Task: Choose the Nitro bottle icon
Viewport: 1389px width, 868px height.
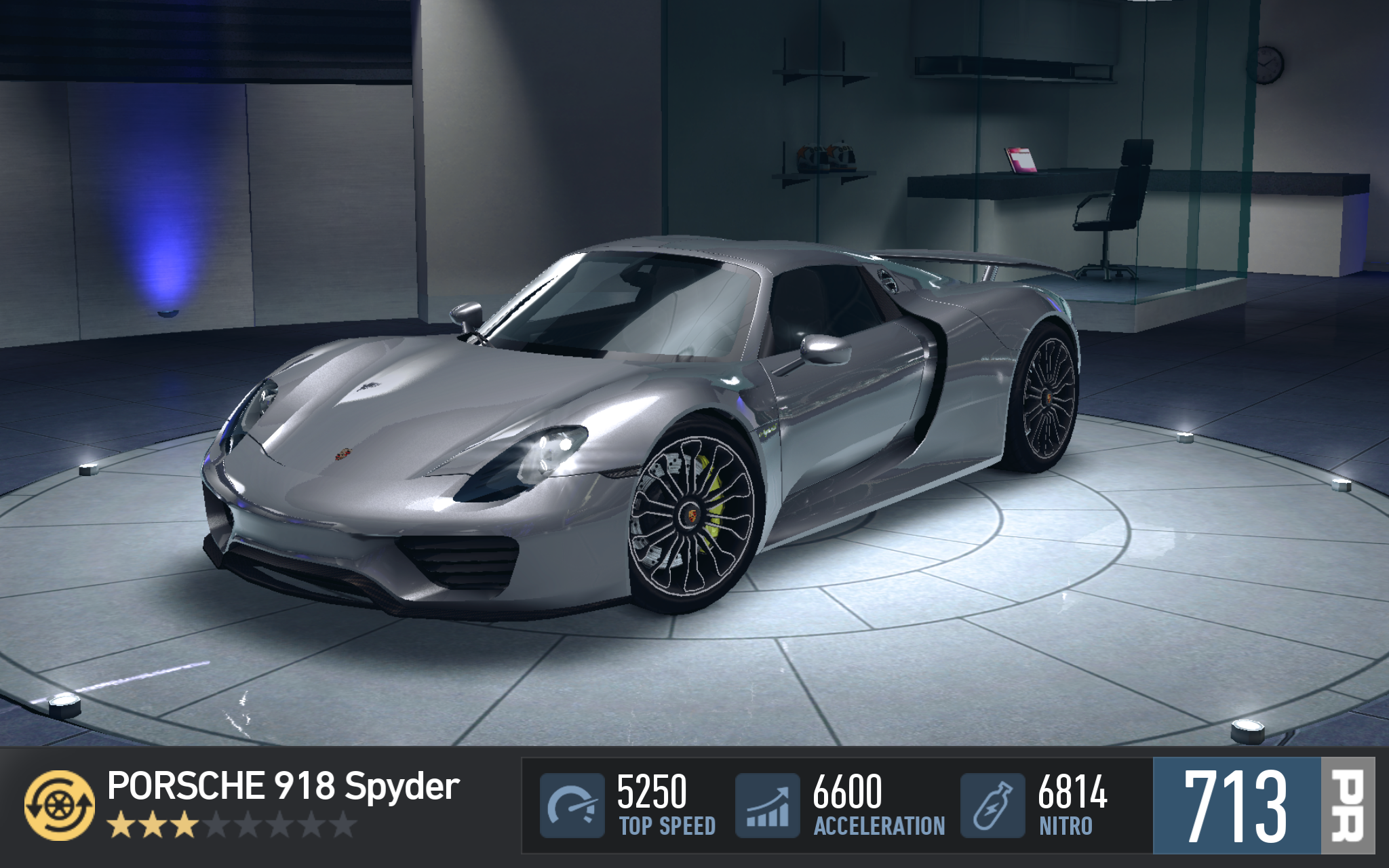Action: tap(992, 805)
